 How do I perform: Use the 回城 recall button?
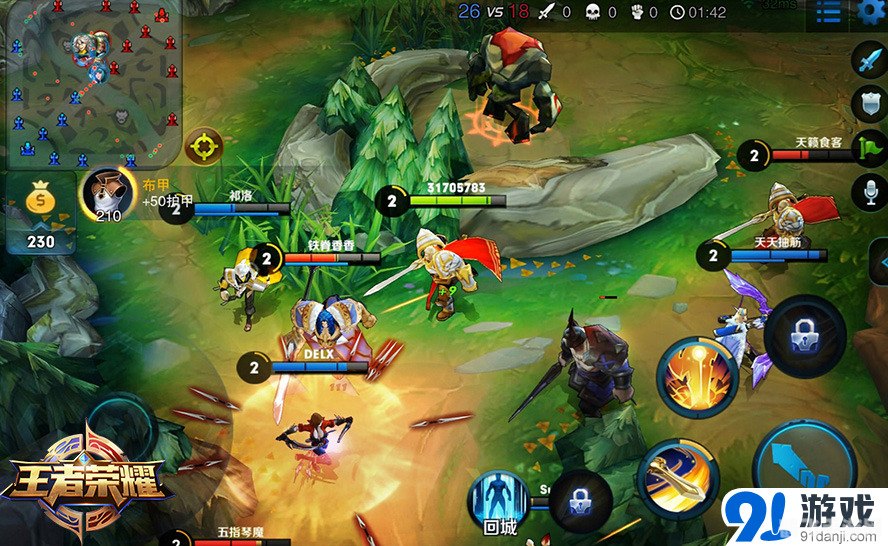coord(499,500)
